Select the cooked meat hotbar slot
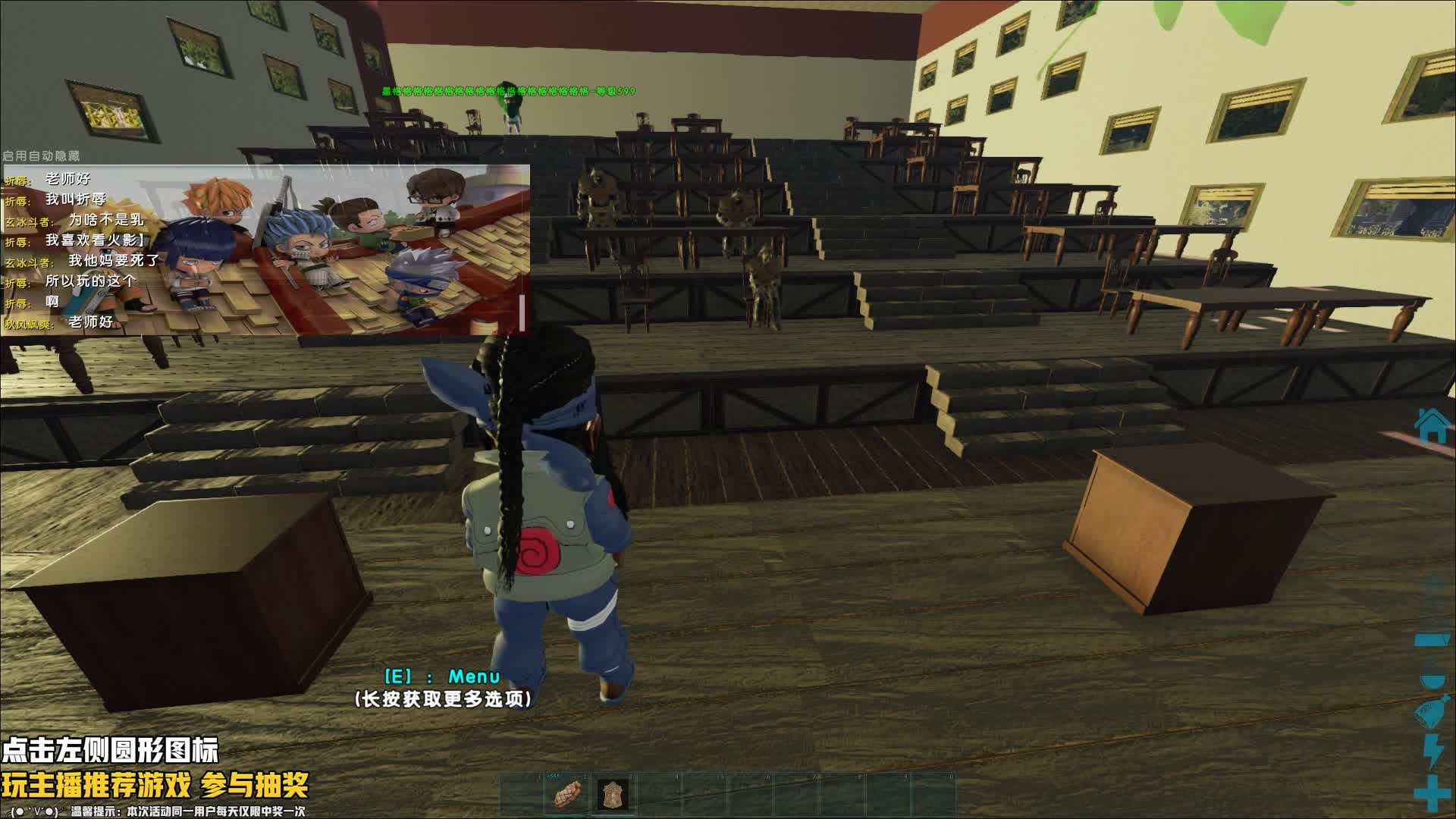This screenshot has width=1456, height=819. pos(566,795)
